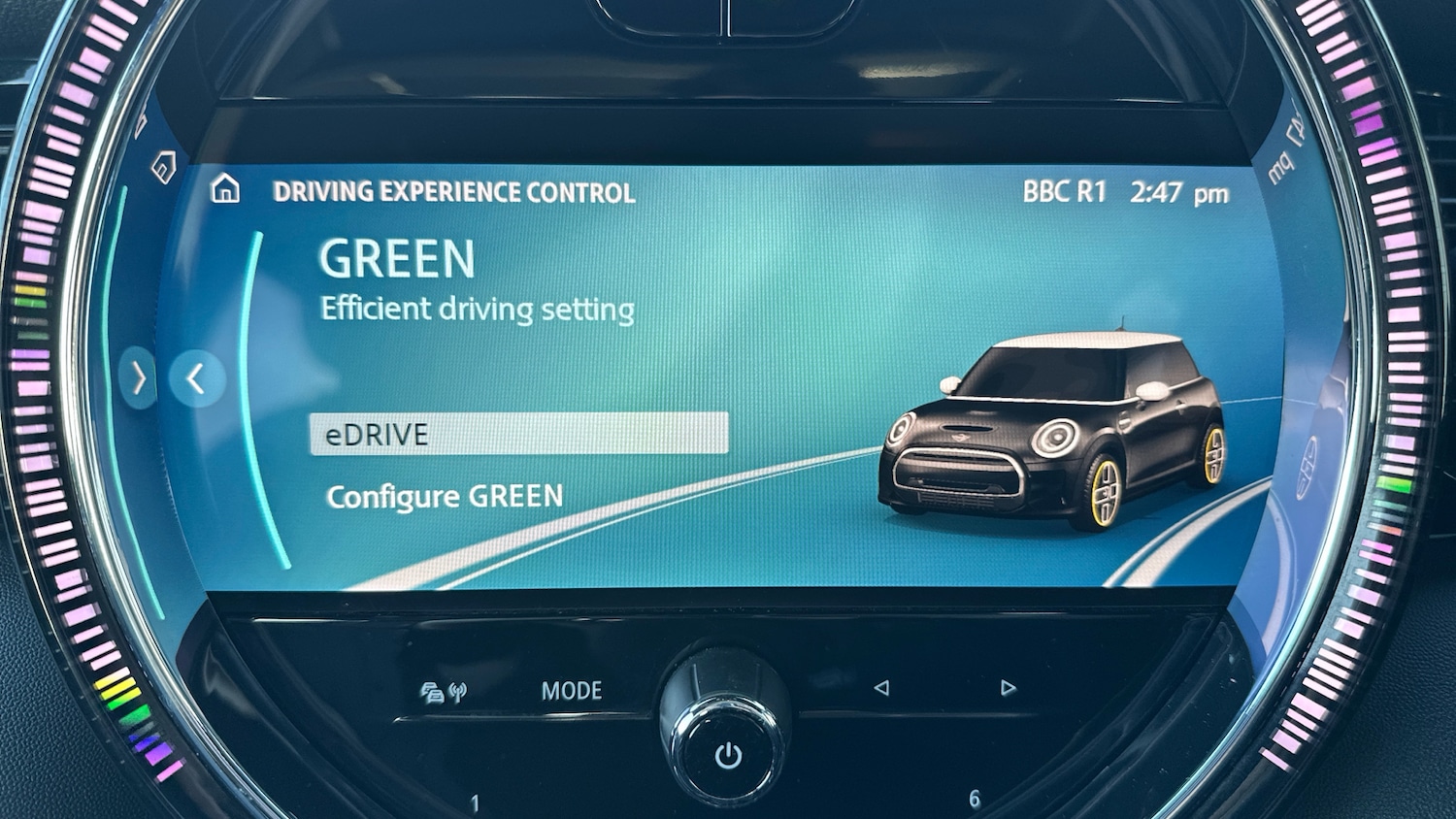The height and width of the screenshot is (819, 1456).
Task: Skip back with the left triangle button
Action: [x=881, y=688]
